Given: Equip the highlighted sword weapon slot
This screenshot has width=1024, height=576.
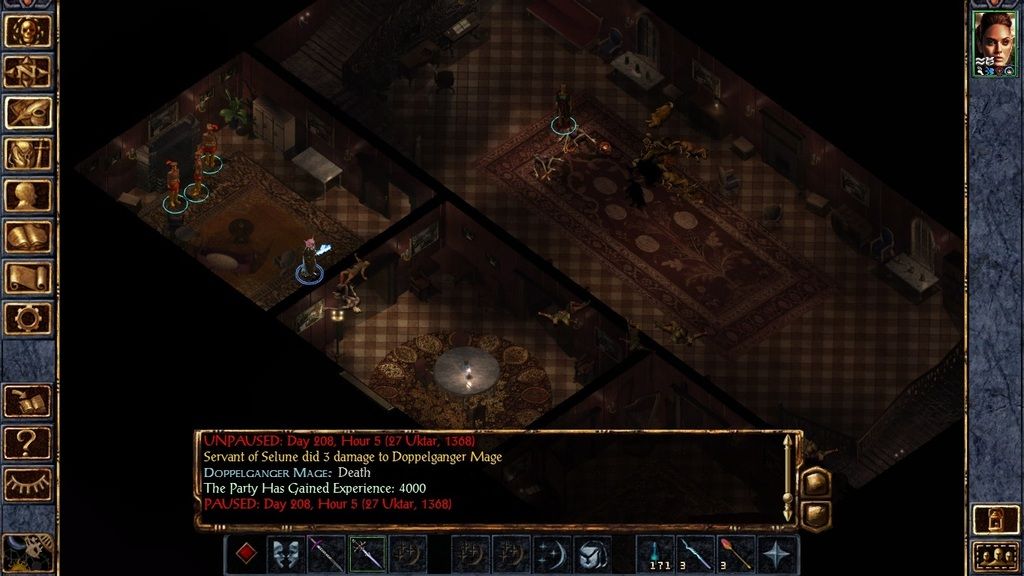Looking at the screenshot, I should (367, 554).
